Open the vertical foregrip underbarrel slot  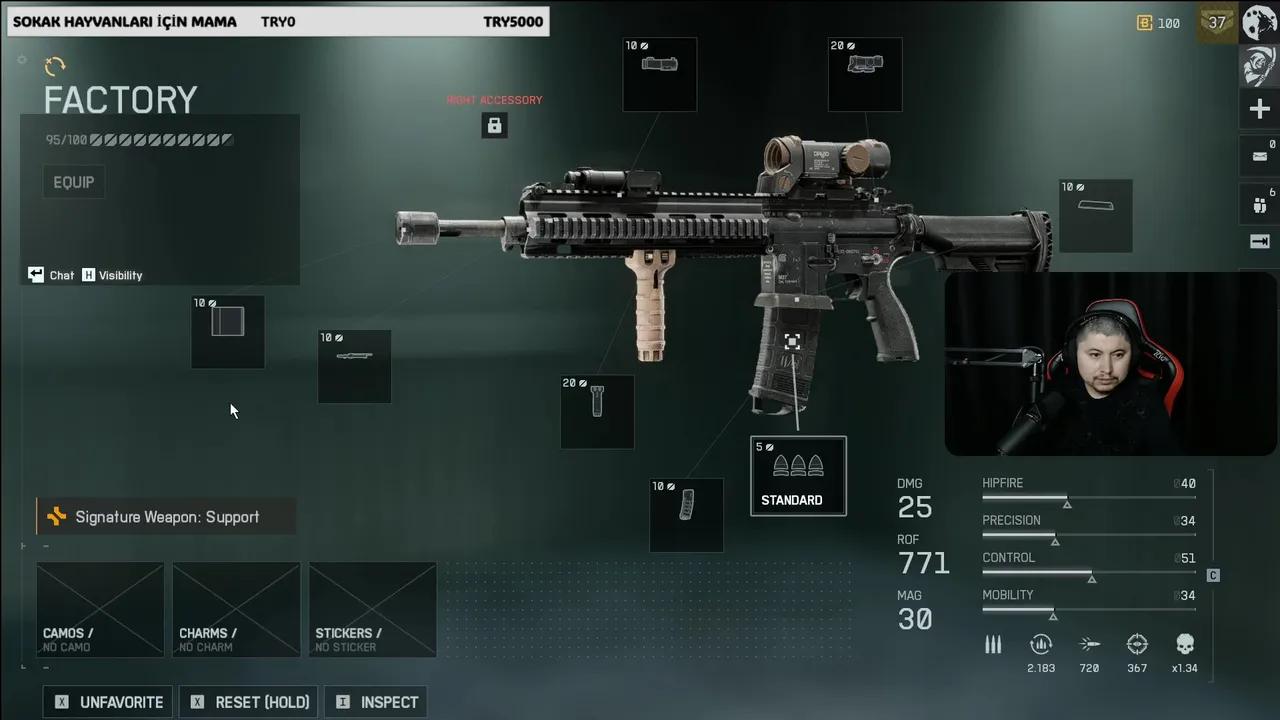pos(597,411)
